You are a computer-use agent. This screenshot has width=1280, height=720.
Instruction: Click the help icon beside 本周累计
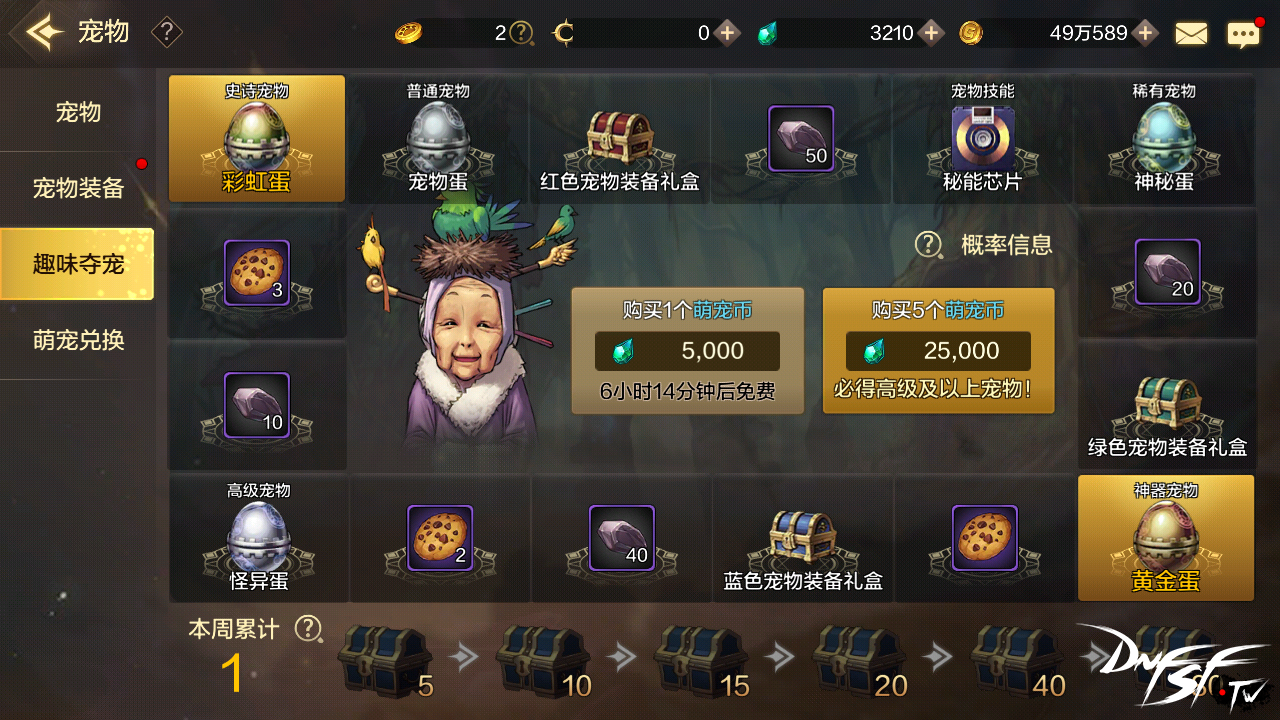[309, 629]
